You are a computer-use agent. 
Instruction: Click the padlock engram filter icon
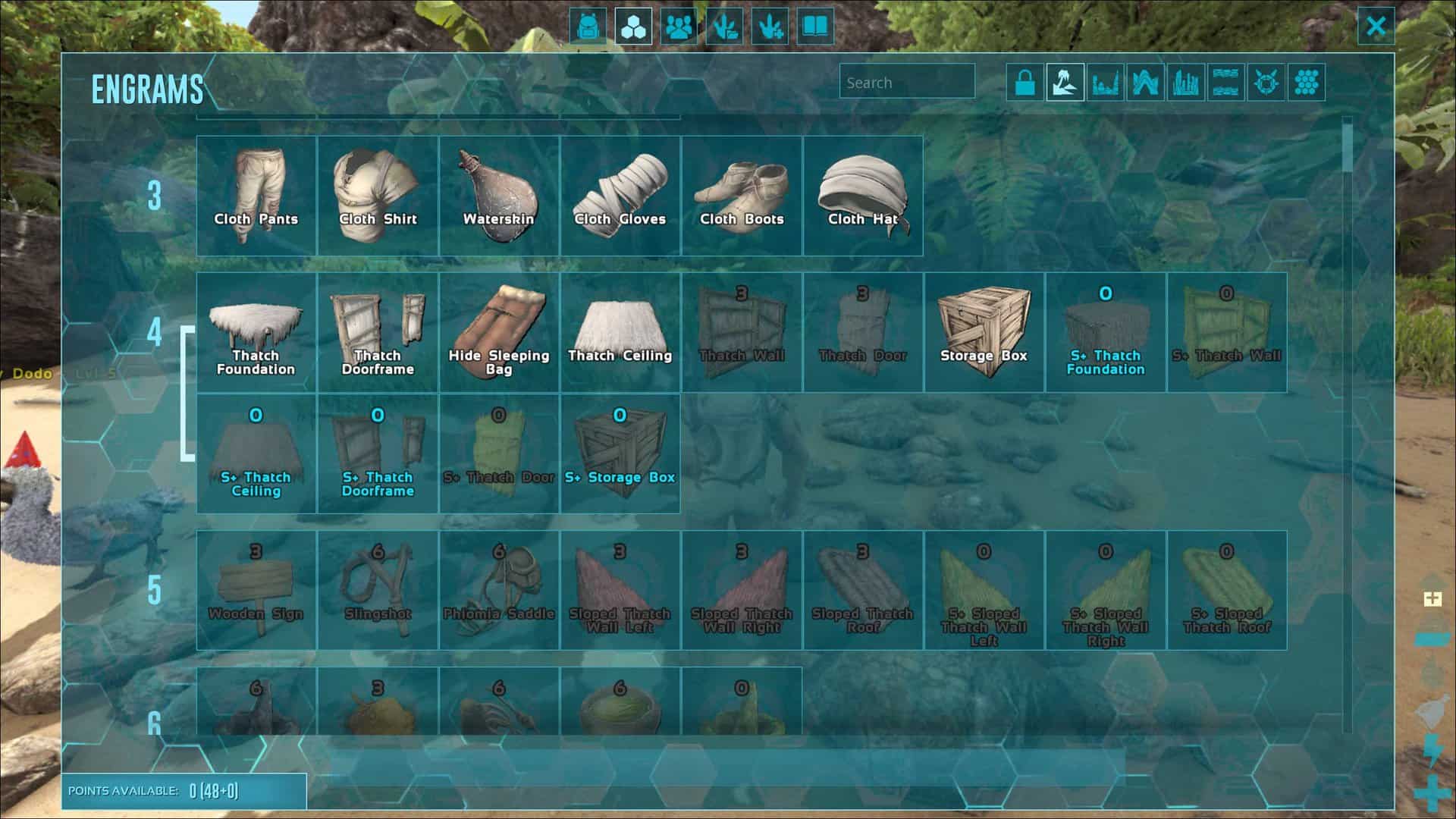[1024, 83]
